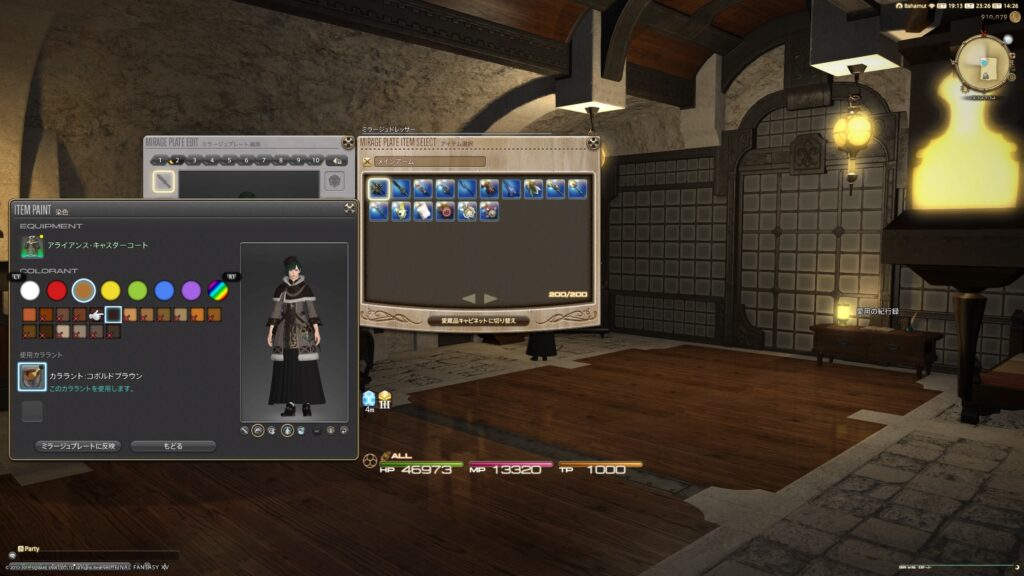
Task: Select the main arm slot on plate
Action: [164, 182]
